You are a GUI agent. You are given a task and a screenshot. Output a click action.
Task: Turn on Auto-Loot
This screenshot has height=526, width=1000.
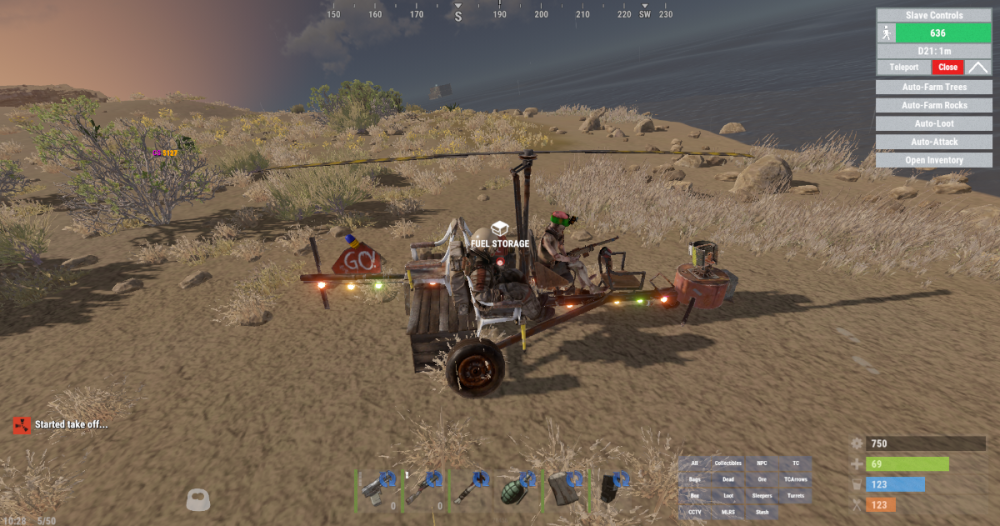[934, 124]
